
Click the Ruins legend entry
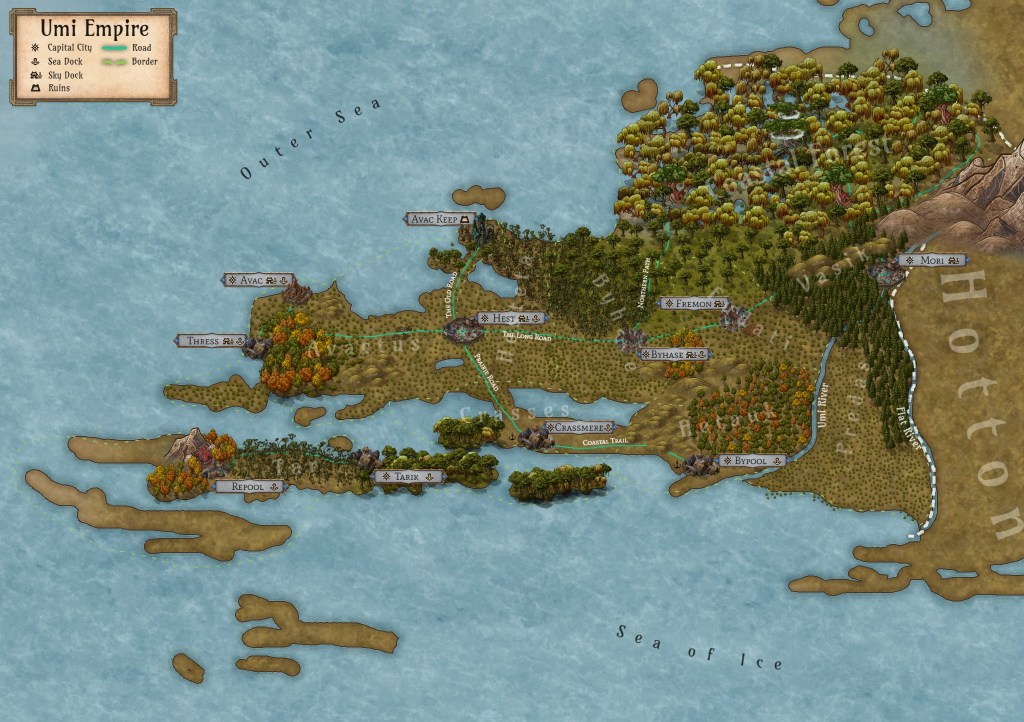coord(51,88)
